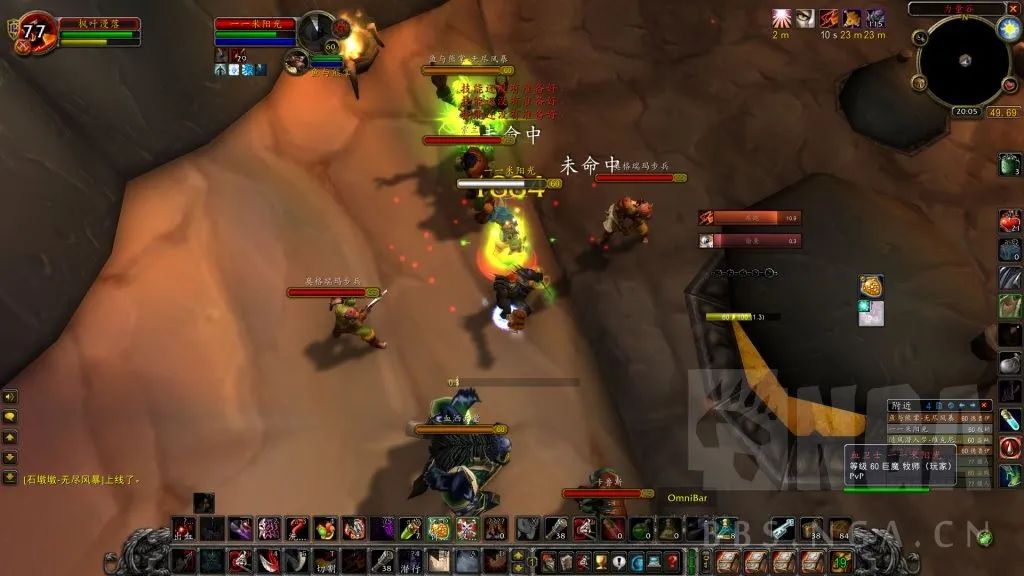Image resolution: width=1024 pixels, height=576 pixels.
Task: Activate the jack-o'-lantern pumpkin action slot
Action: click(439, 530)
